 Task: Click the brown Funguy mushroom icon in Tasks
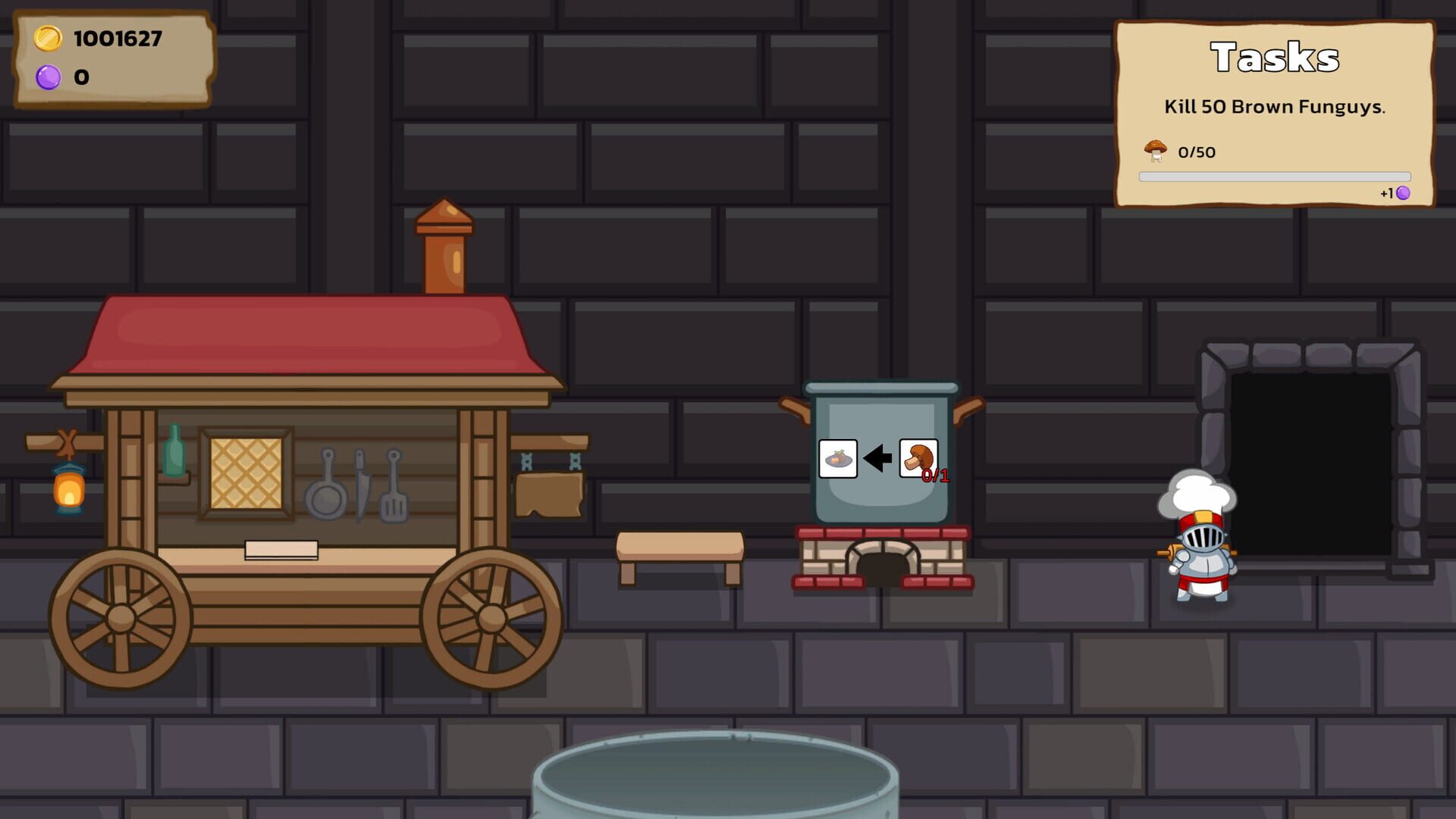[x=1153, y=150]
